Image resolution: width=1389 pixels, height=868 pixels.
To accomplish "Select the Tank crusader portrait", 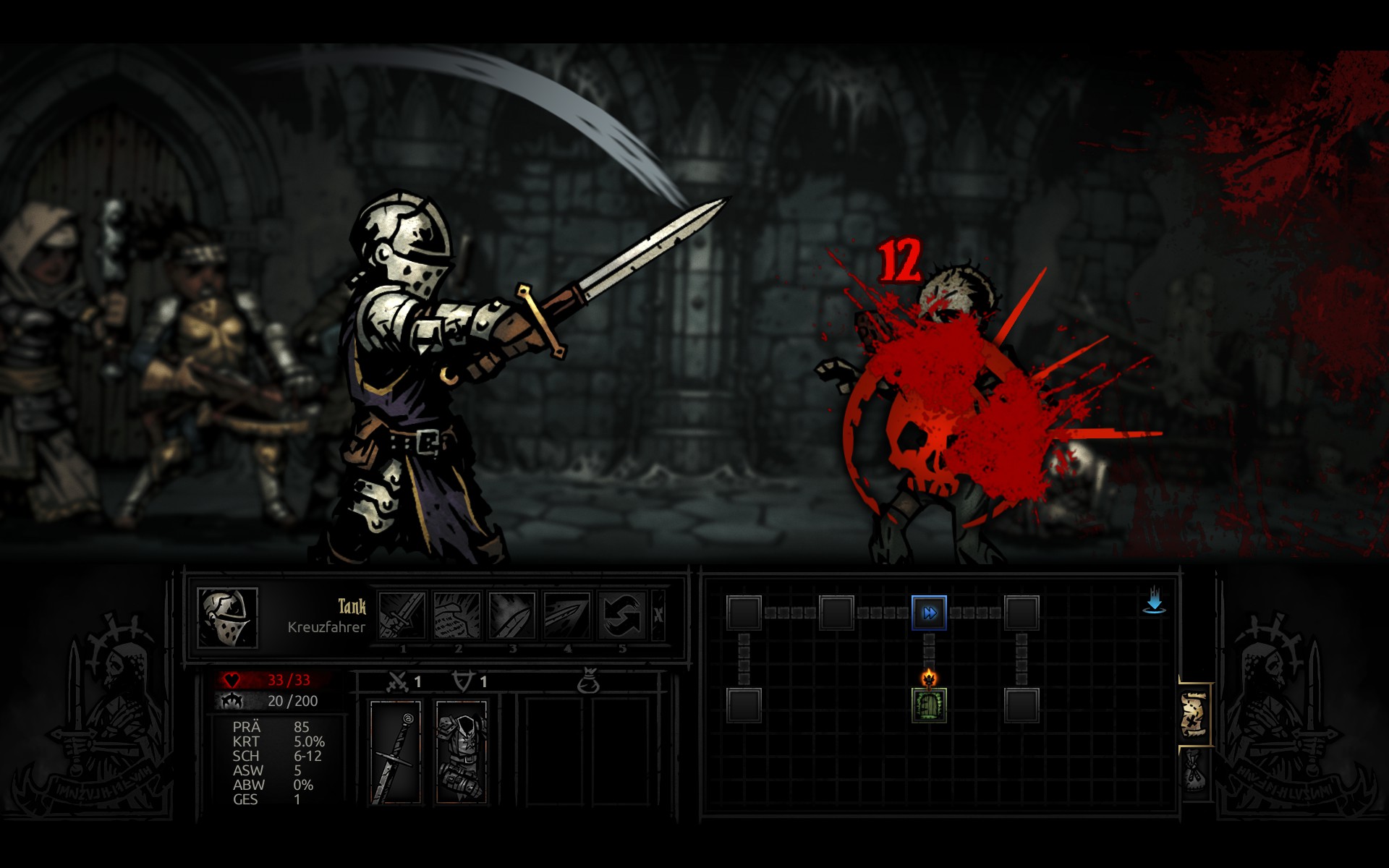I will (227, 617).
